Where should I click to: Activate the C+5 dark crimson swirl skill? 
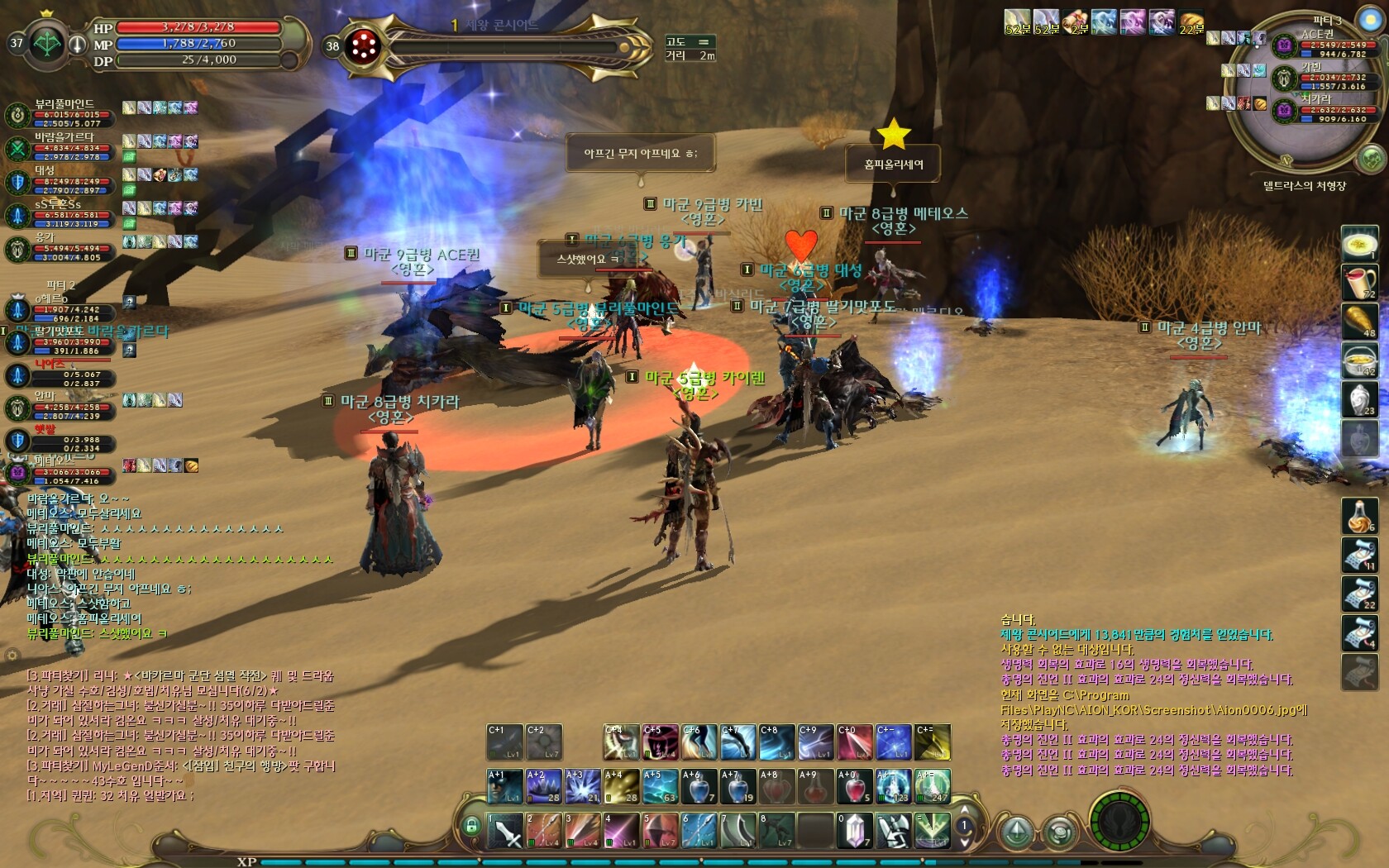tap(661, 742)
